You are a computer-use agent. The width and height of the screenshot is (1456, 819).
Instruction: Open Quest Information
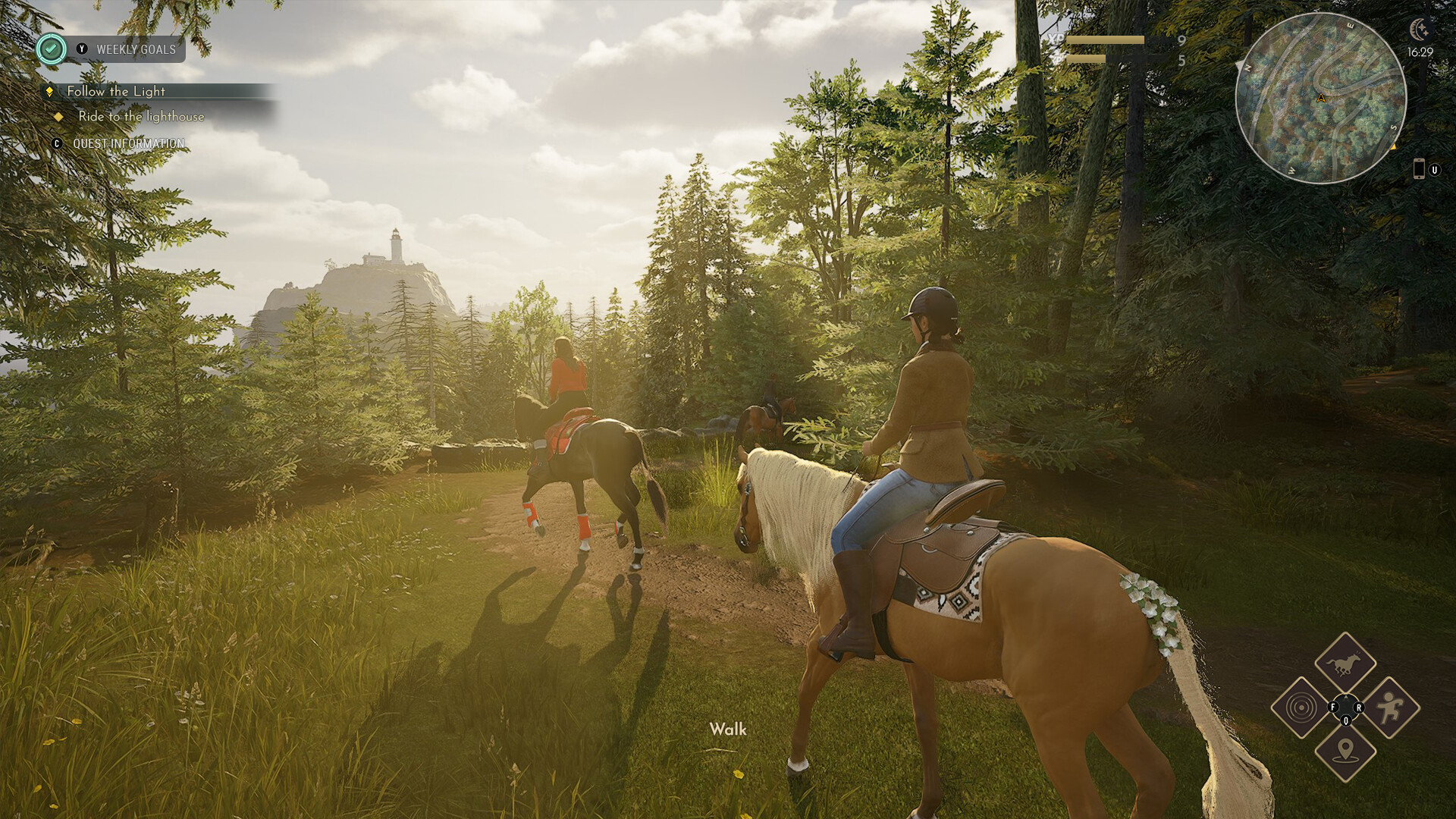click(x=128, y=143)
